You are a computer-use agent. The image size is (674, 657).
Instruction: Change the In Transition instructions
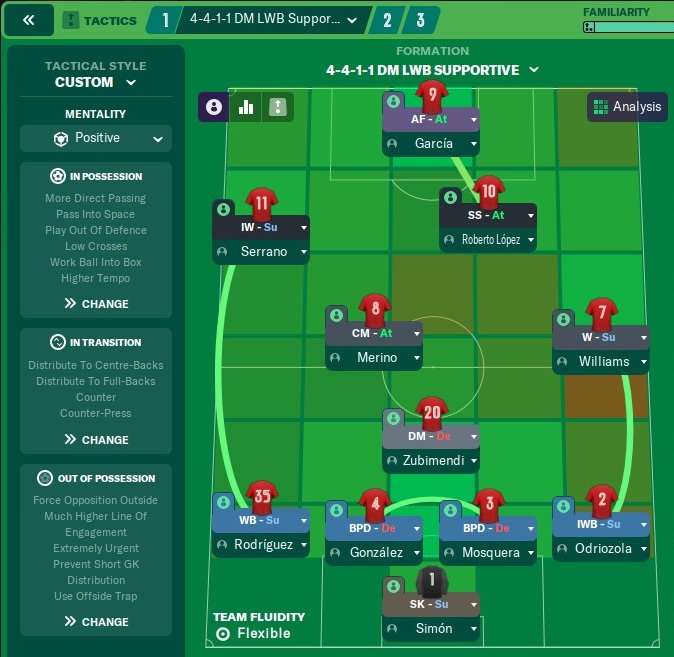click(96, 440)
